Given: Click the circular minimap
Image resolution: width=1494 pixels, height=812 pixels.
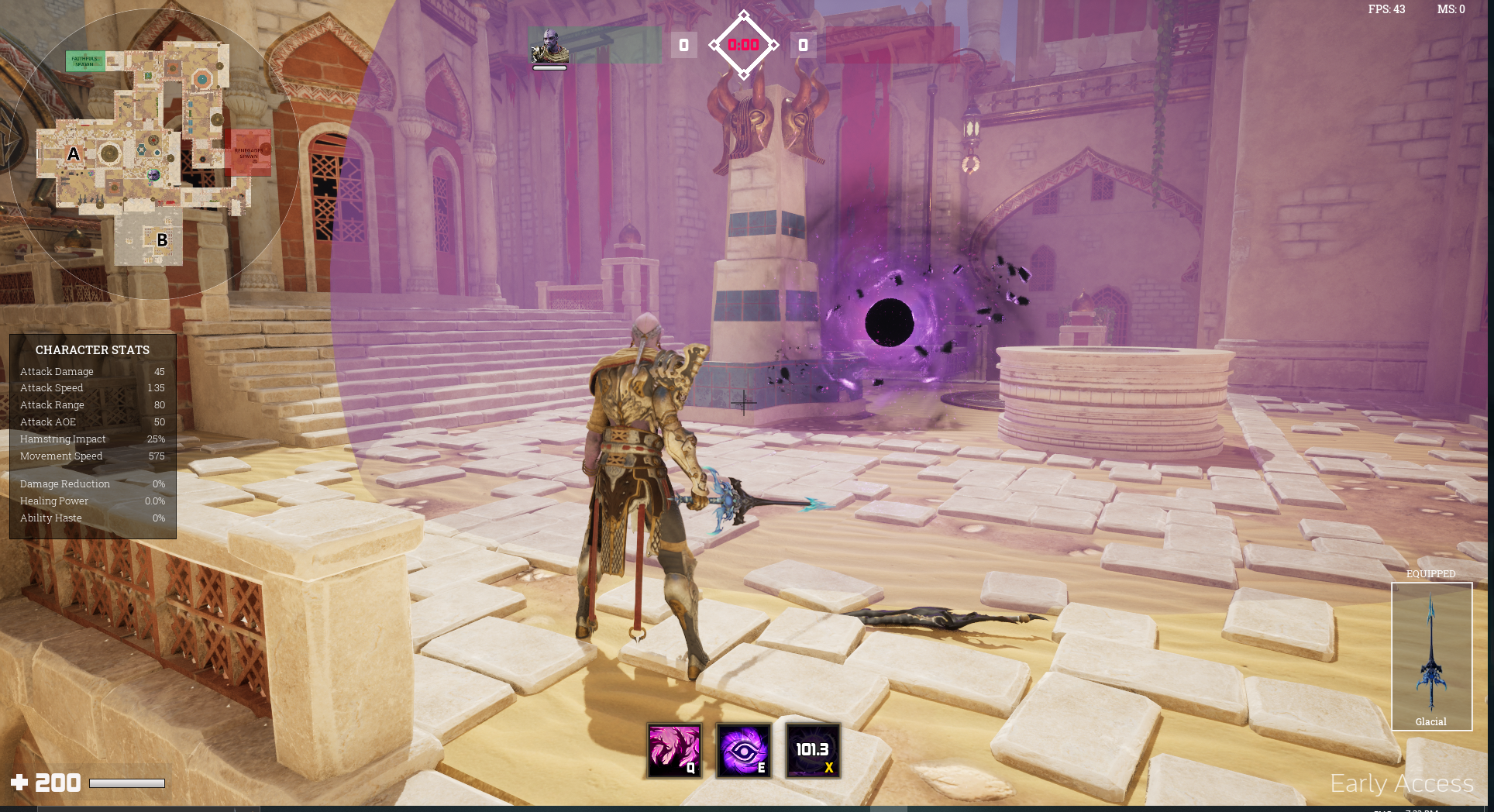Looking at the screenshot, I should pos(153,153).
